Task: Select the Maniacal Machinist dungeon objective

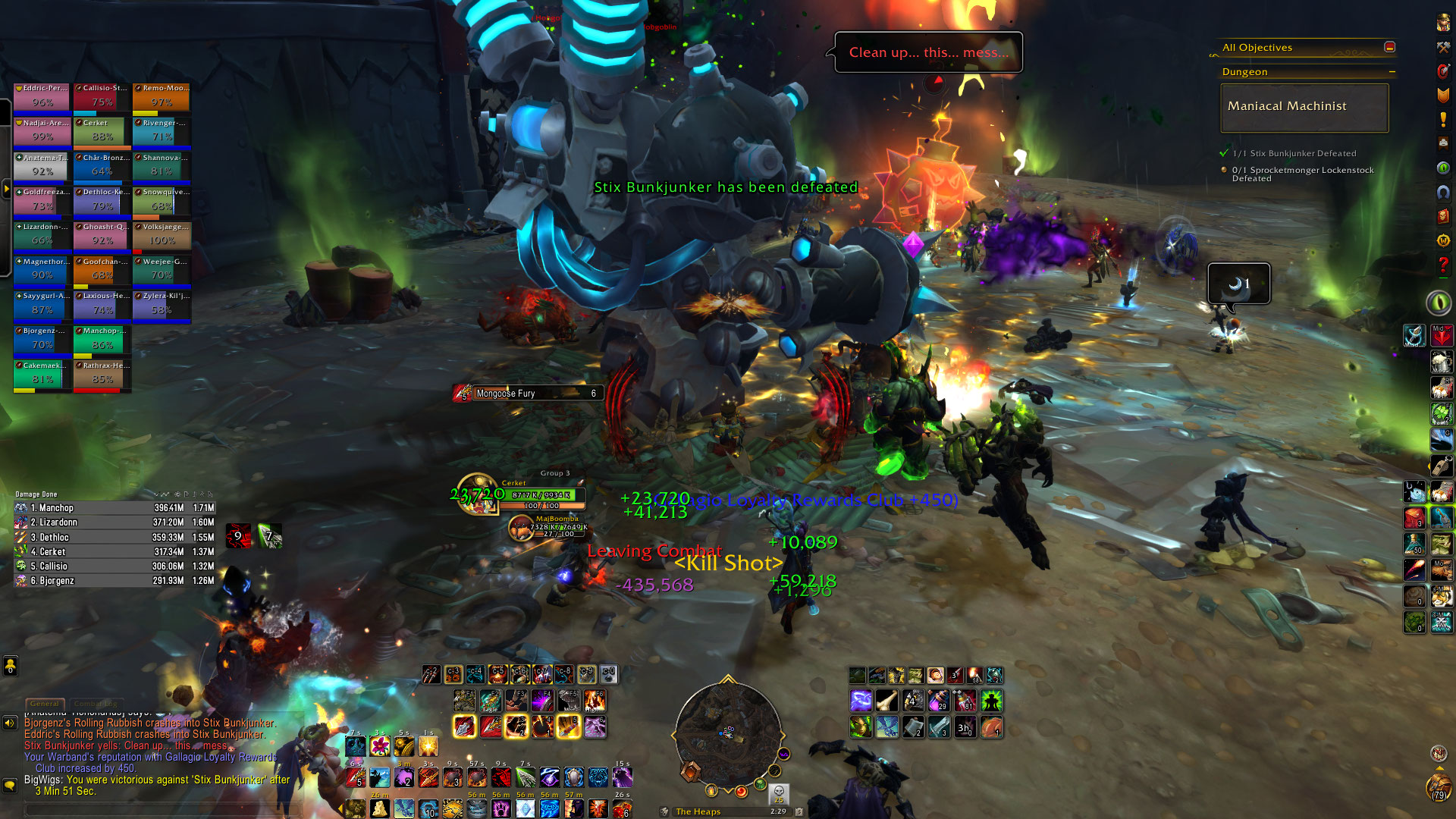Action: [x=1304, y=107]
